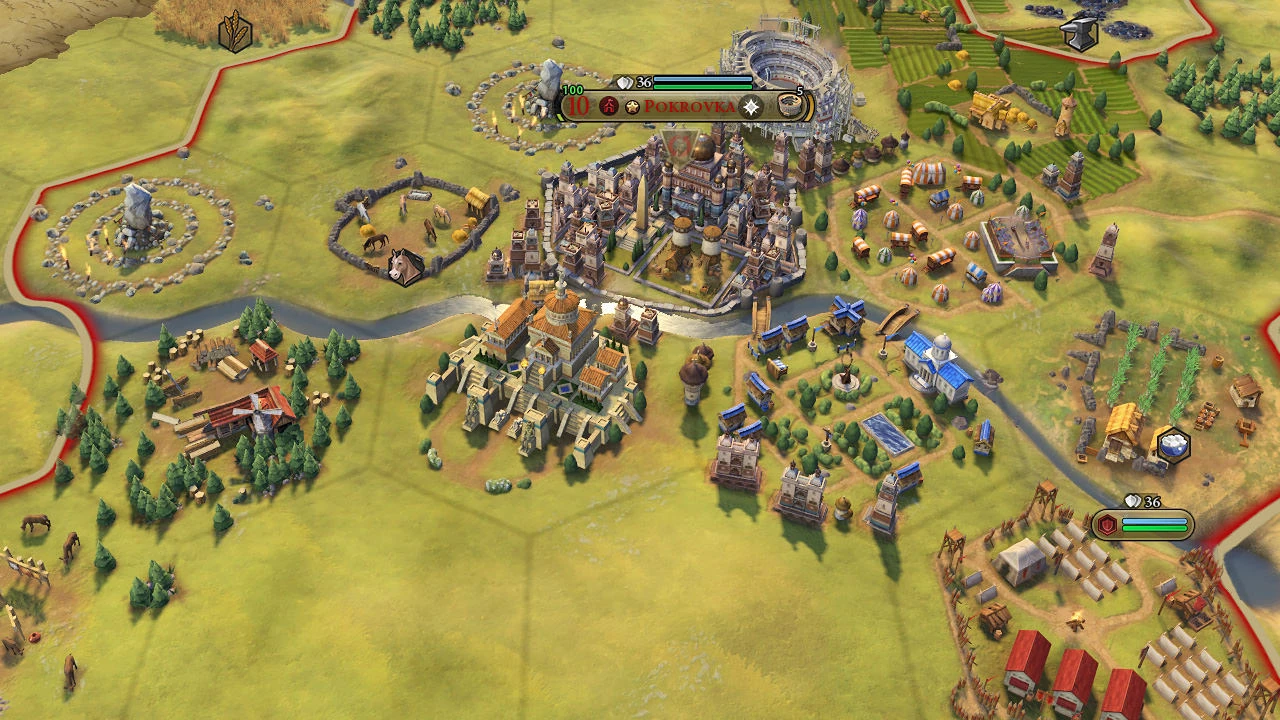The height and width of the screenshot is (720, 1280).
Task: Click the Pokrovka city name to open city view
Action: 688,106
